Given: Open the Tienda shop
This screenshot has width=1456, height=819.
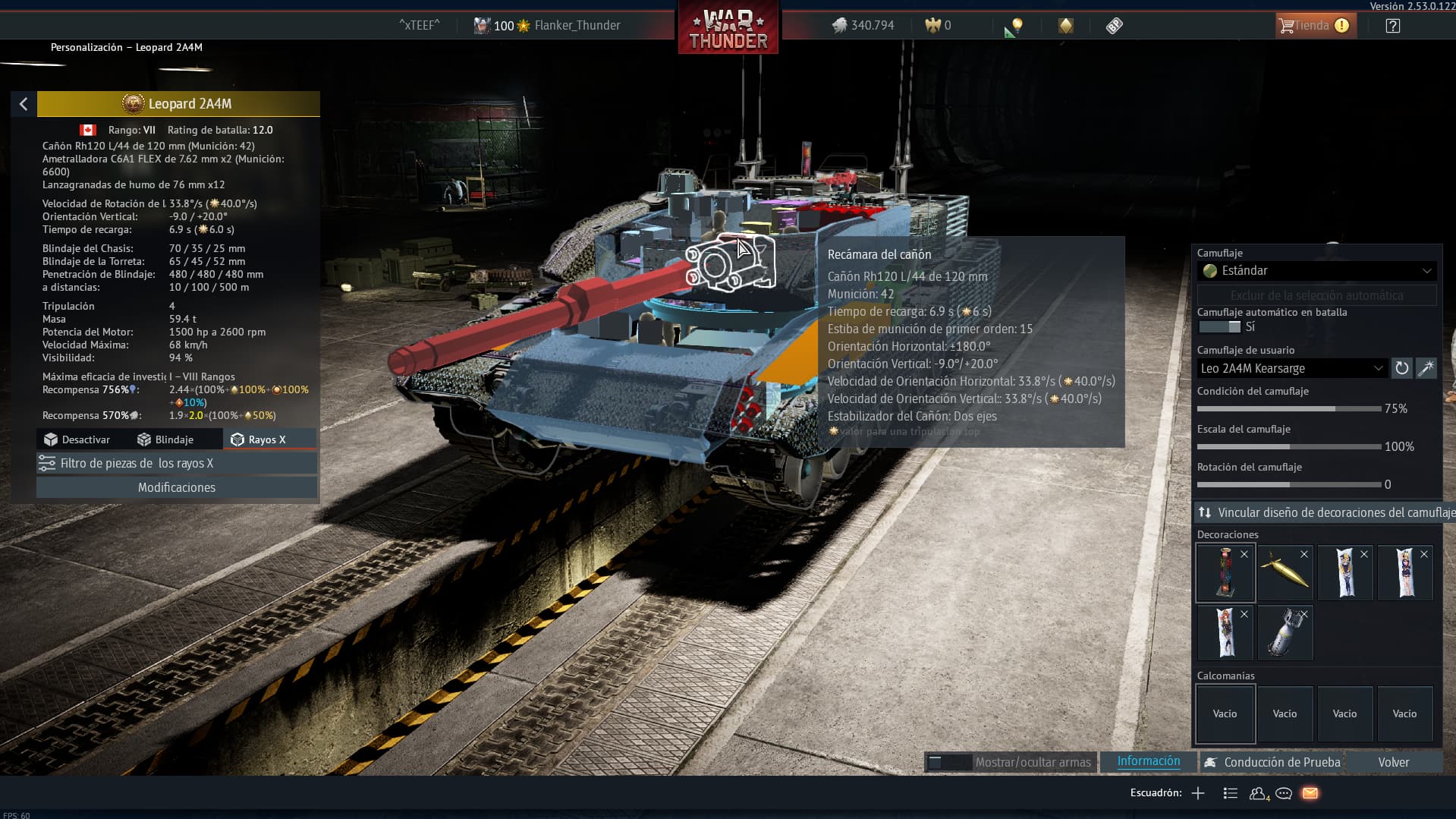Looking at the screenshot, I should pyautogui.click(x=1313, y=26).
